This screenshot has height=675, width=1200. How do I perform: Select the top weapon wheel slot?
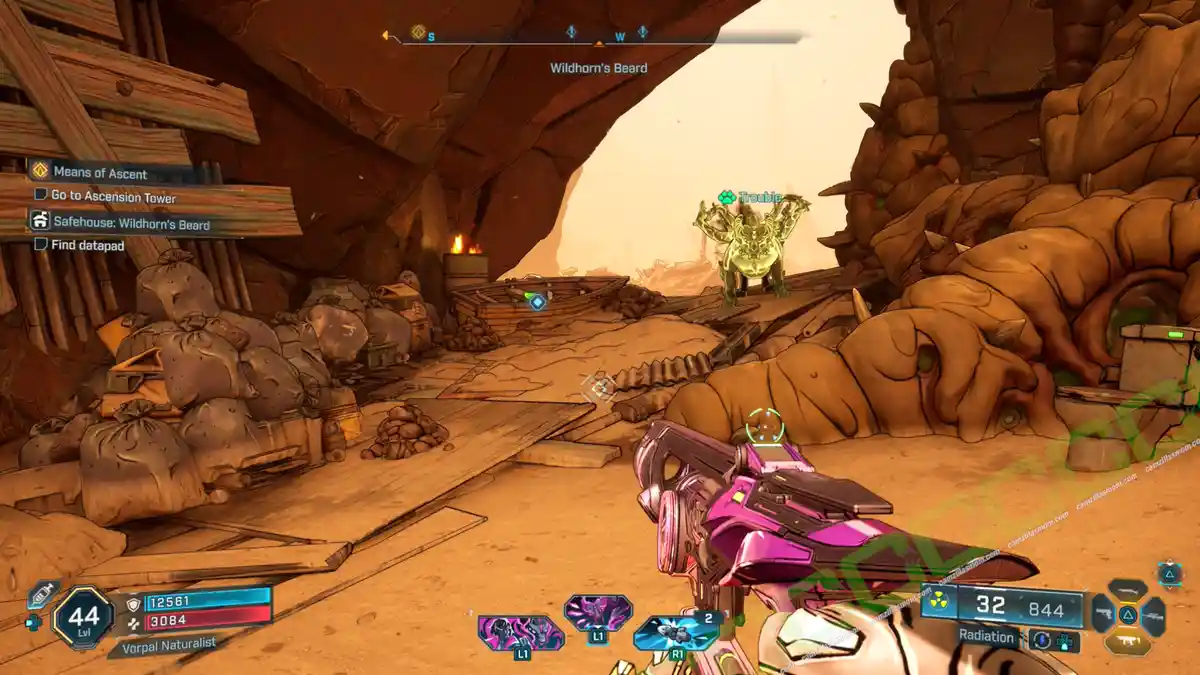pos(1127,590)
